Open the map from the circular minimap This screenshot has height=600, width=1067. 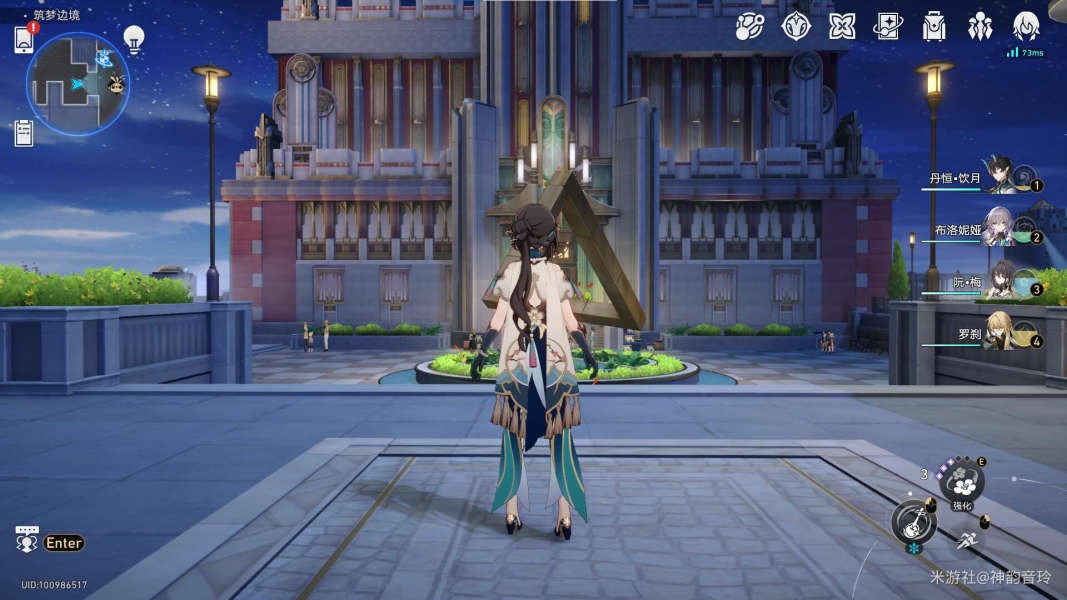(77, 84)
